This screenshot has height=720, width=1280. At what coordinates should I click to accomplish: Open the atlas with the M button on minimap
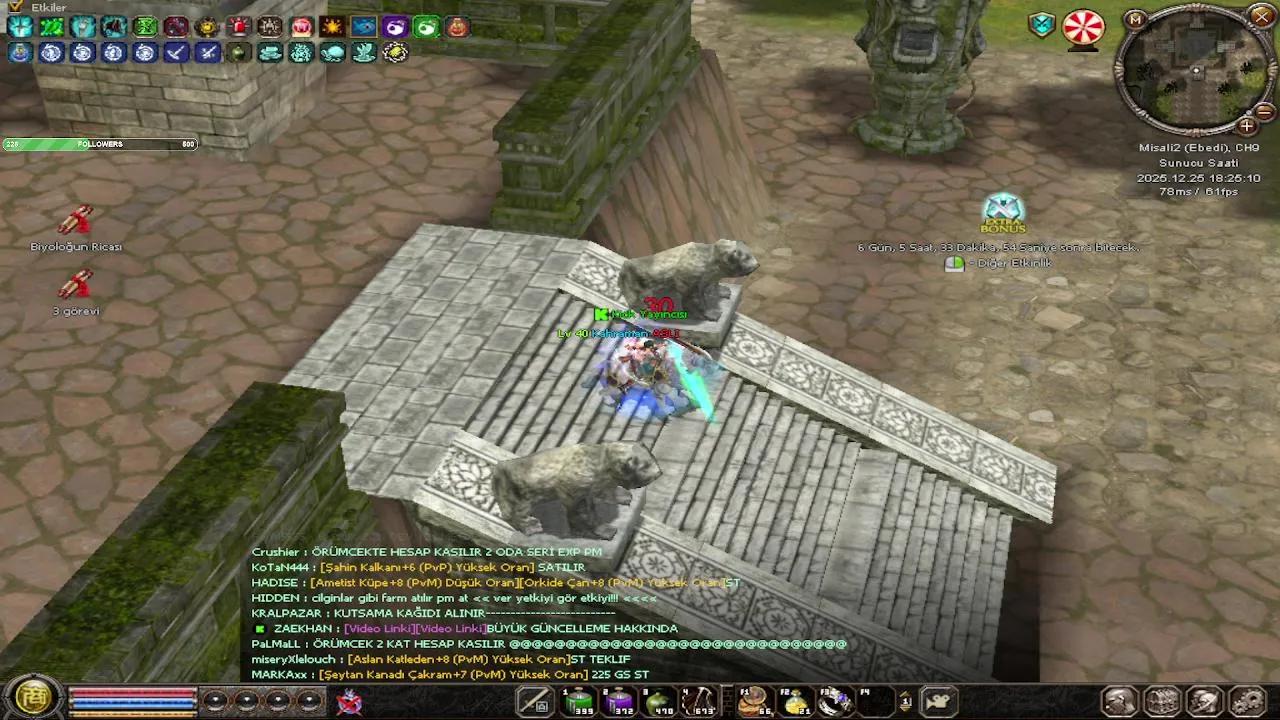[x=1135, y=20]
